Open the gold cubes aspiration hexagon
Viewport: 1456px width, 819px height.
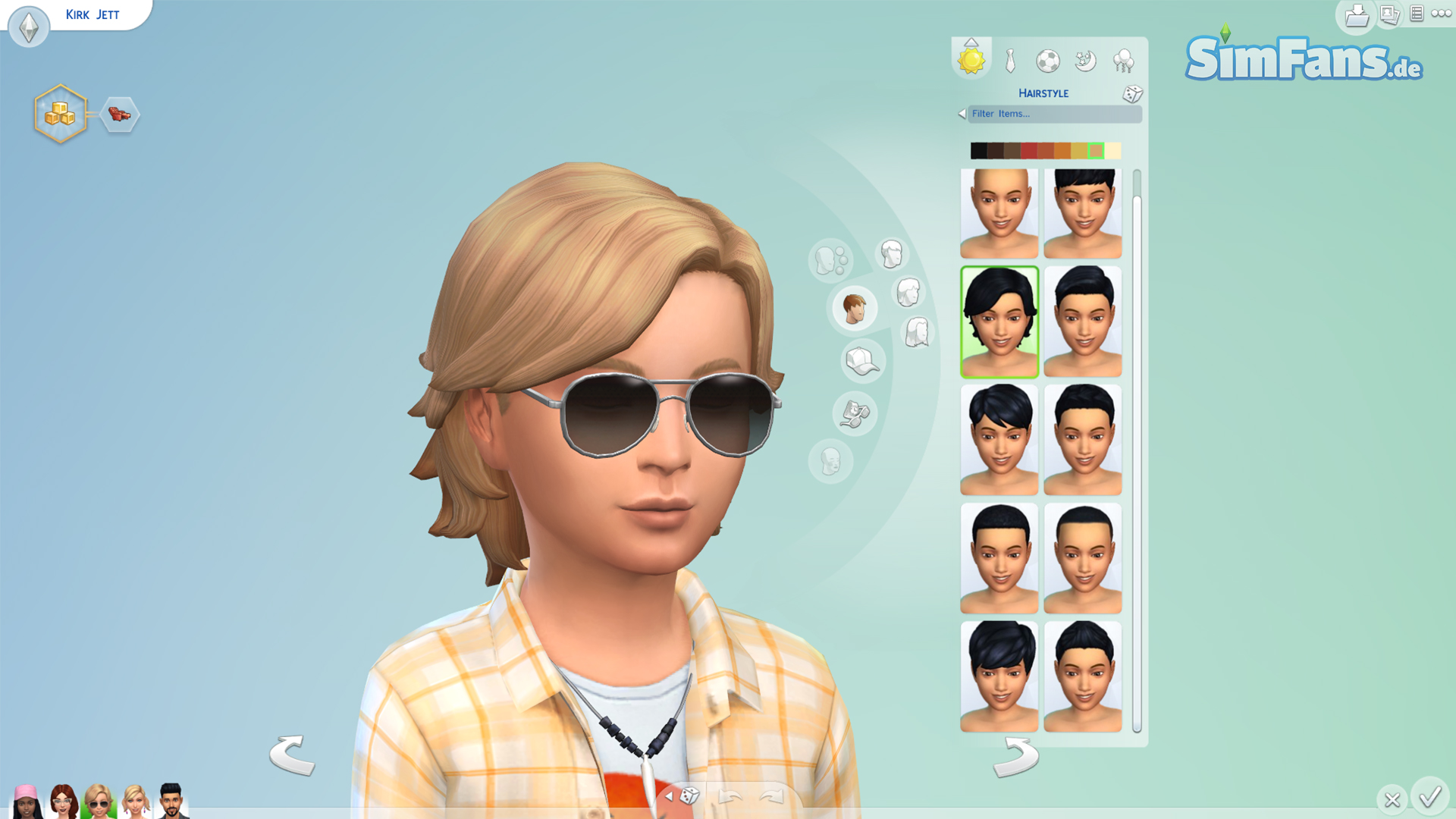point(60,114)
